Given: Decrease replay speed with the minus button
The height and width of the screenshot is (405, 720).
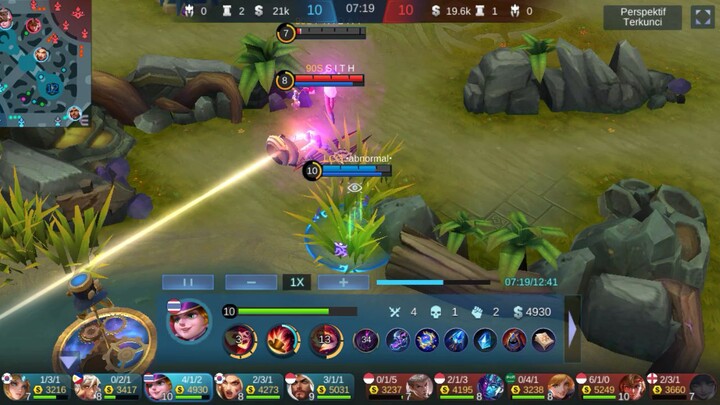Looking at the screenshot, I should [250, 282].
